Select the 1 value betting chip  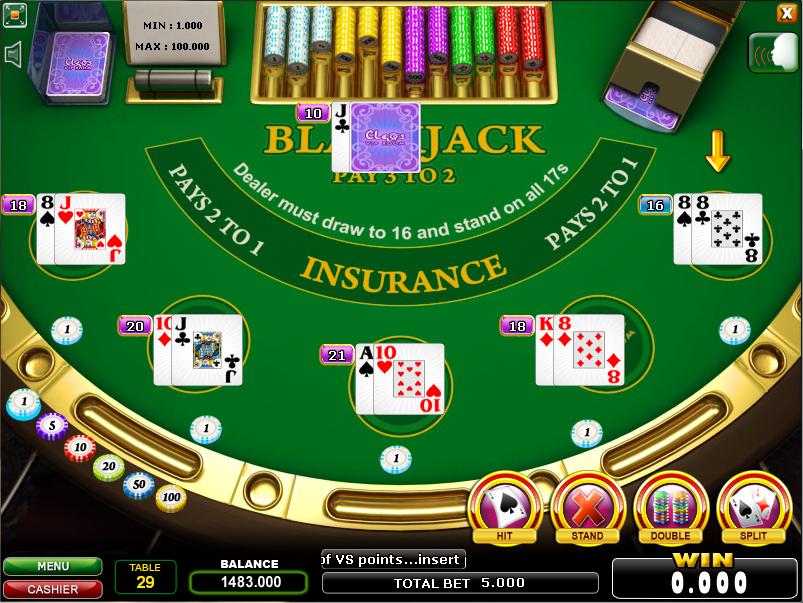pyautogui.click(x=23, y=404)
